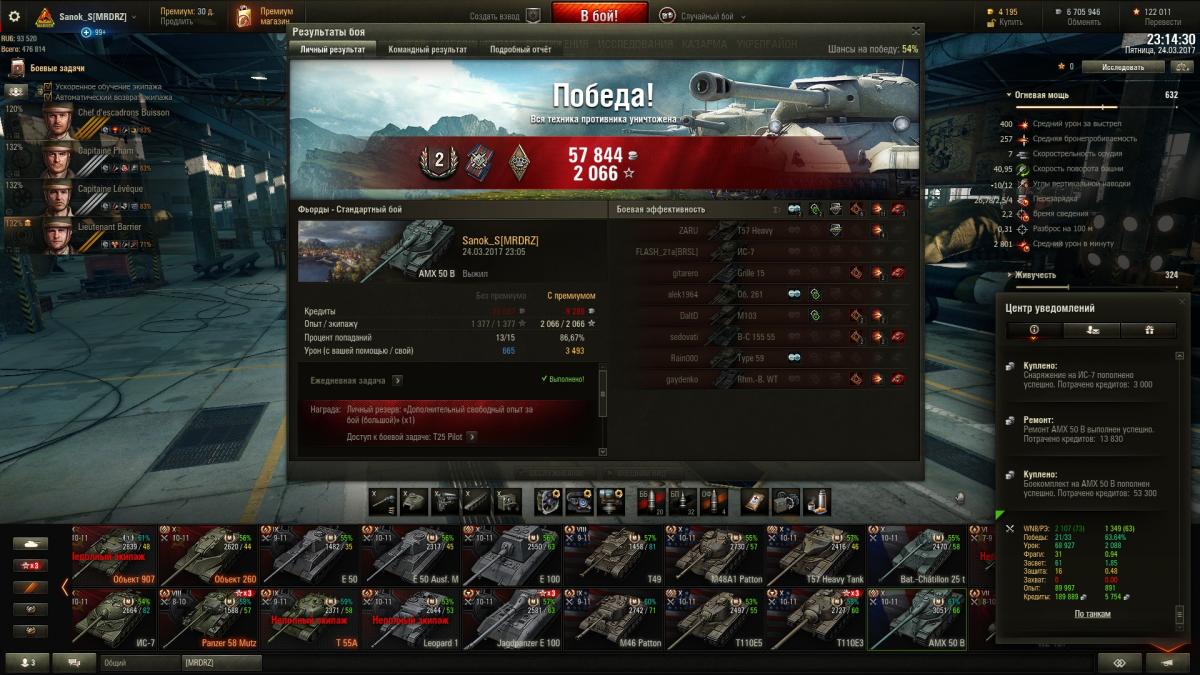Pick the ИС-7 tank from carousel
Viewport: 1200px width, 675px height.
pos(113,618)
